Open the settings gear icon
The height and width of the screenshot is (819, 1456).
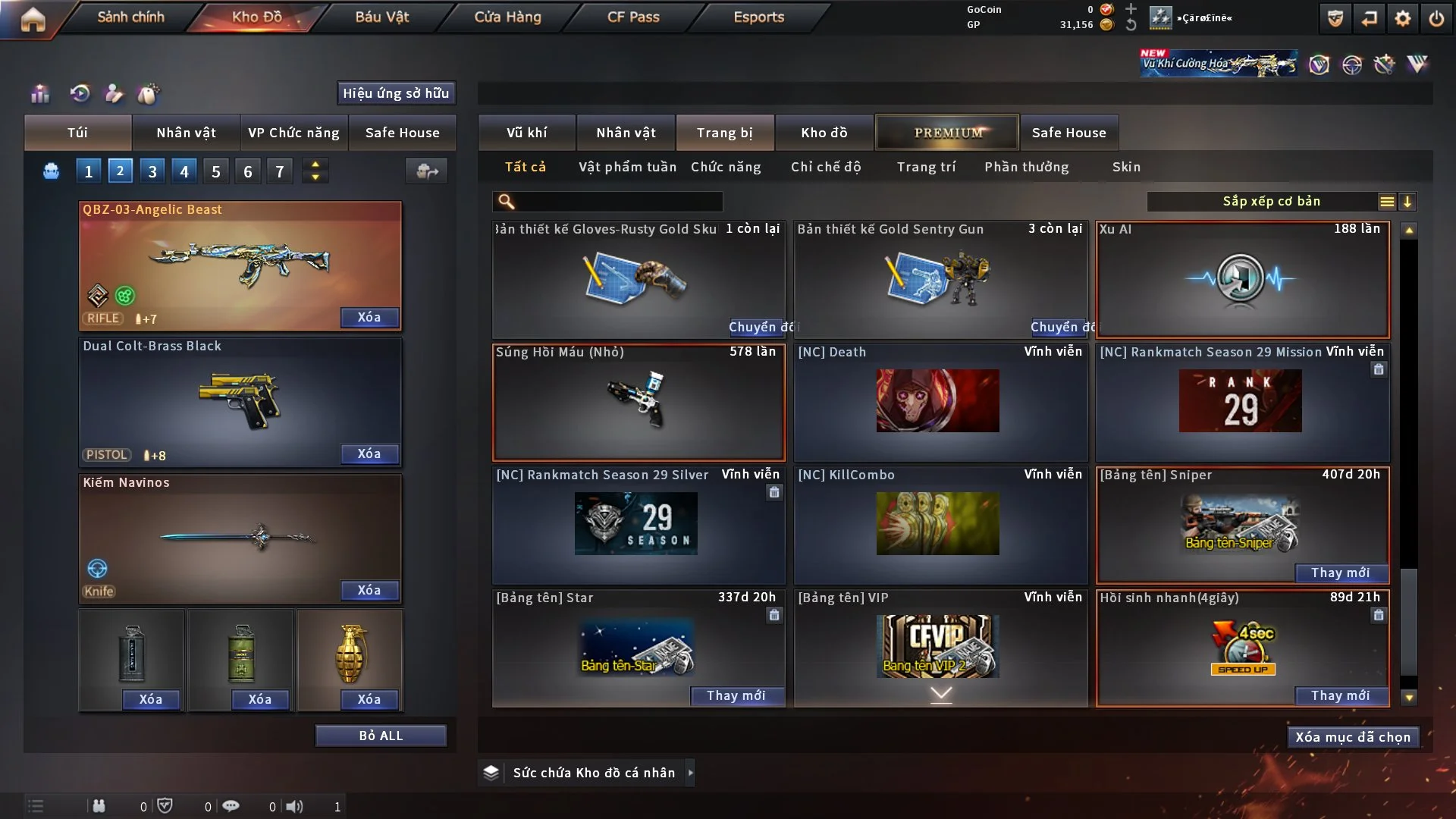pyautogui.click(x=1403, y=18)
